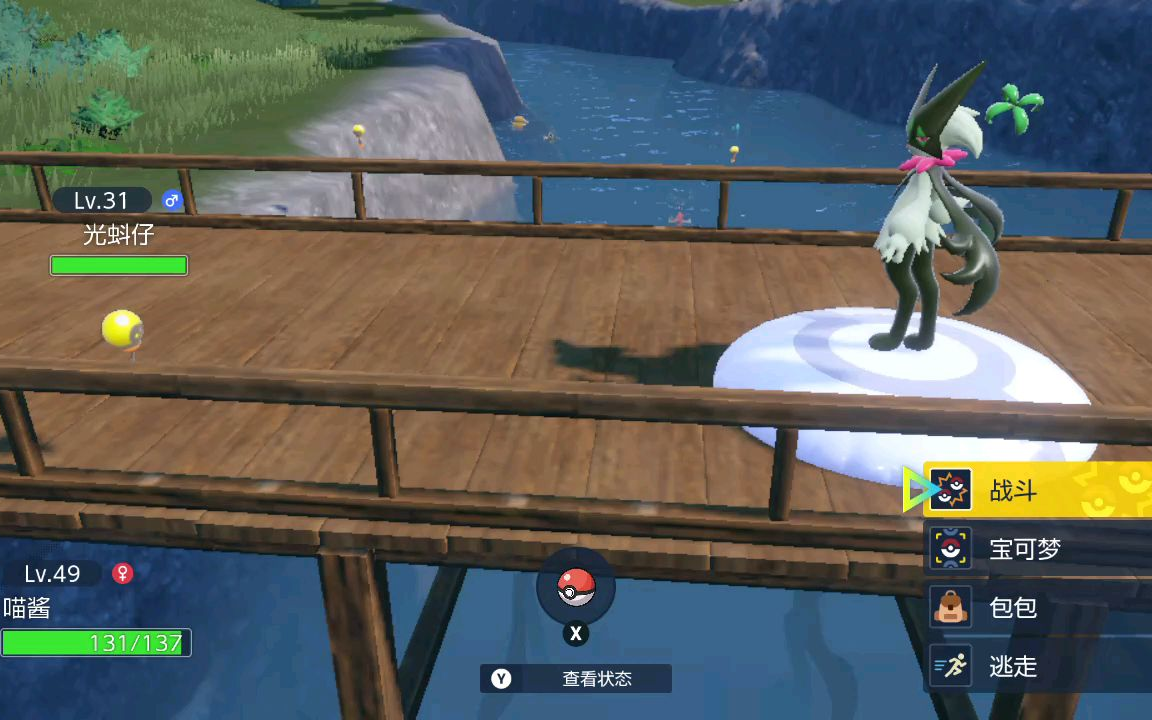Open 查看状态 status view
Viewport: 1152px width, 720px height.
[576, 679]
